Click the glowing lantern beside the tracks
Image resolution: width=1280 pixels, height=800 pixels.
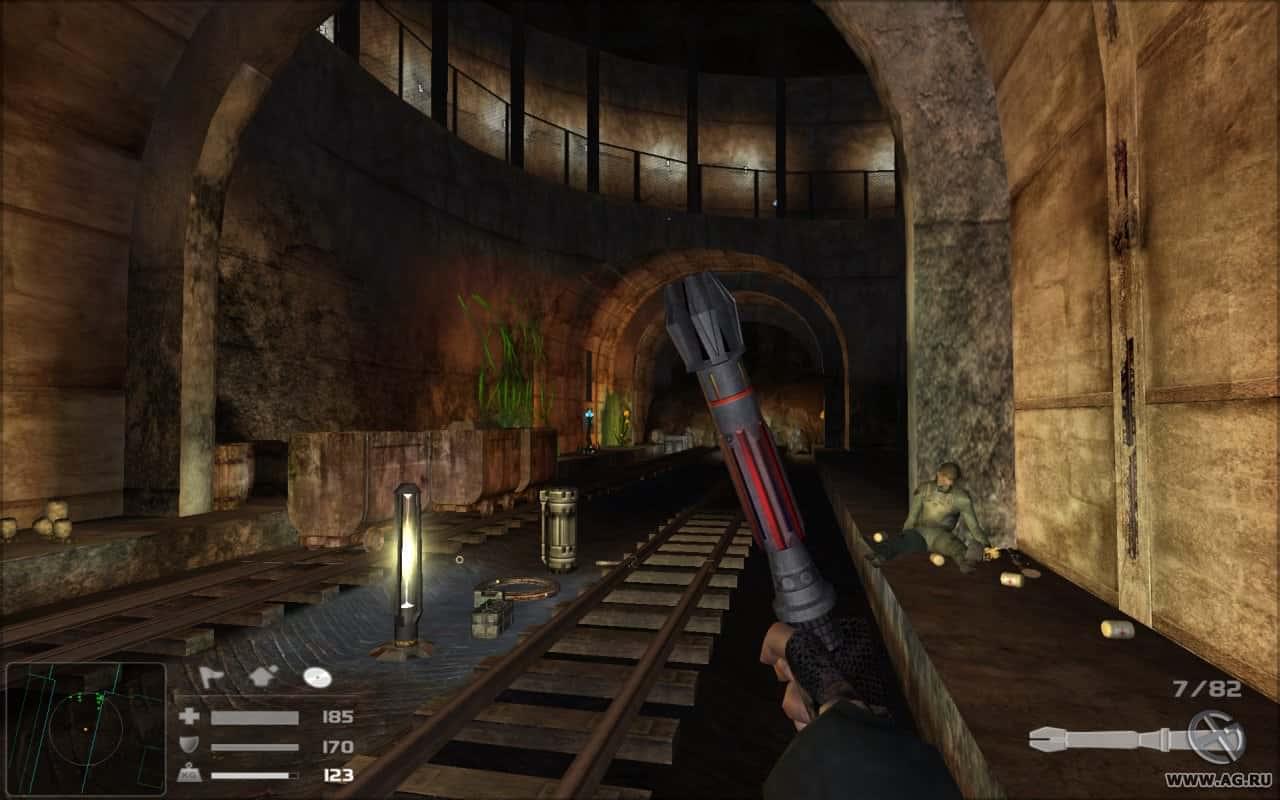[x=407, y=555]
